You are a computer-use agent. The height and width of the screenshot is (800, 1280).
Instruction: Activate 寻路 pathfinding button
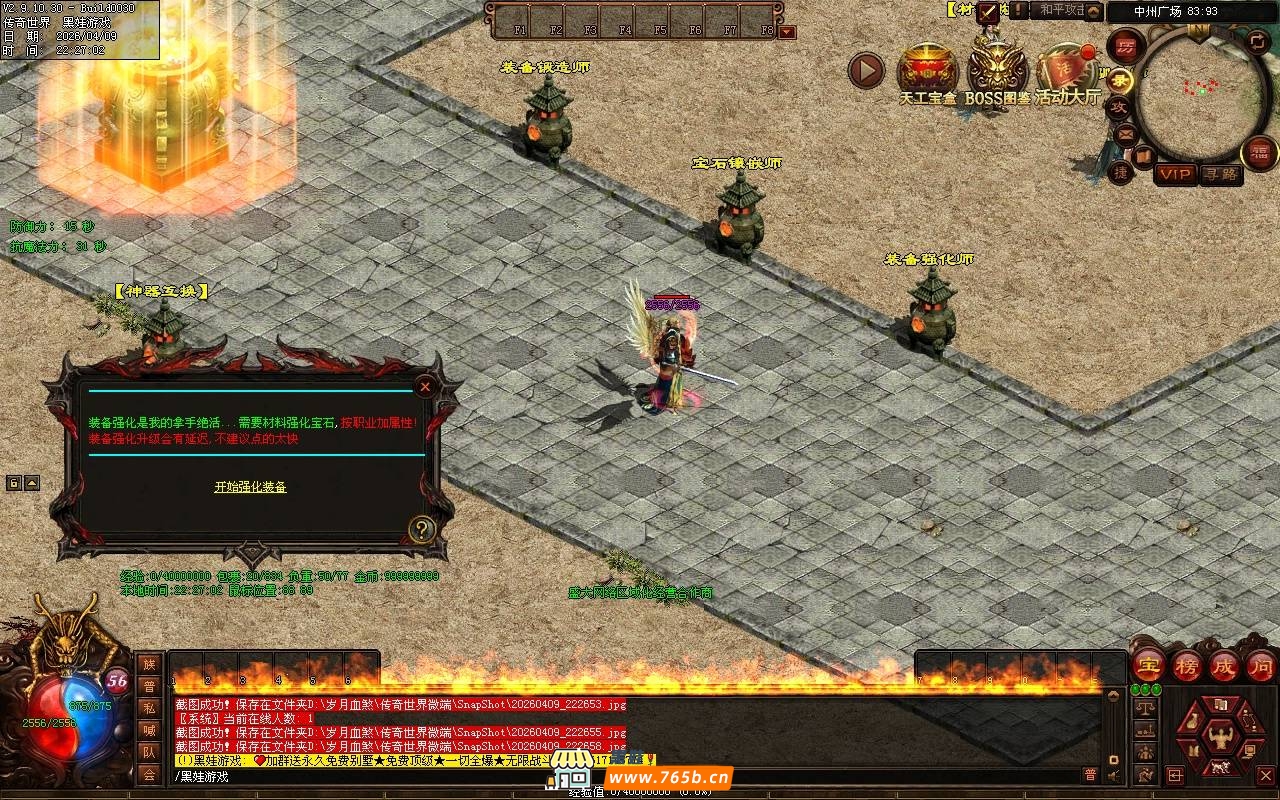tap(1220, 174)
